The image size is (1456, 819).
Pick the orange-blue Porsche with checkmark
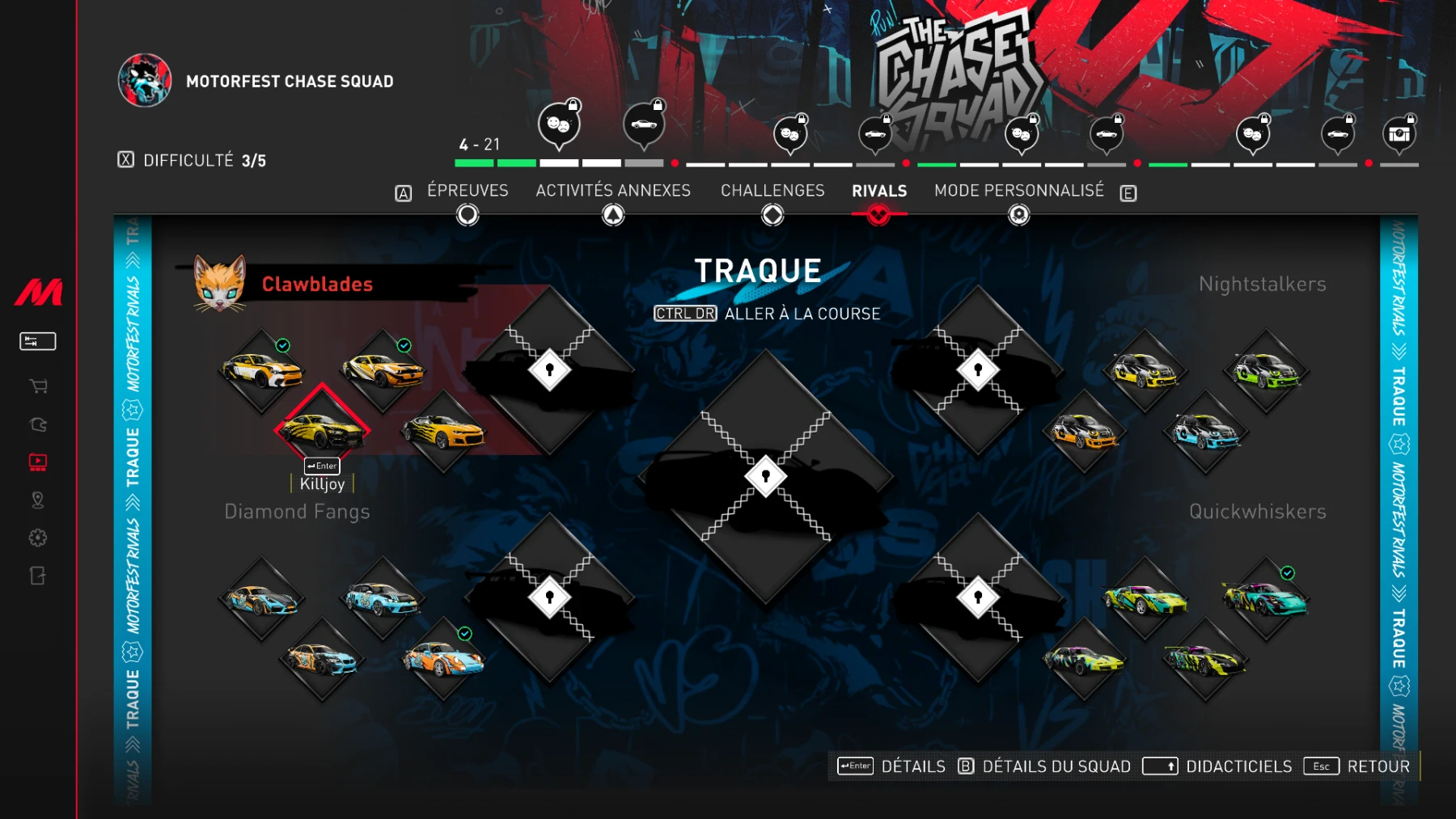pyautogui.click(x=443, y=659)
